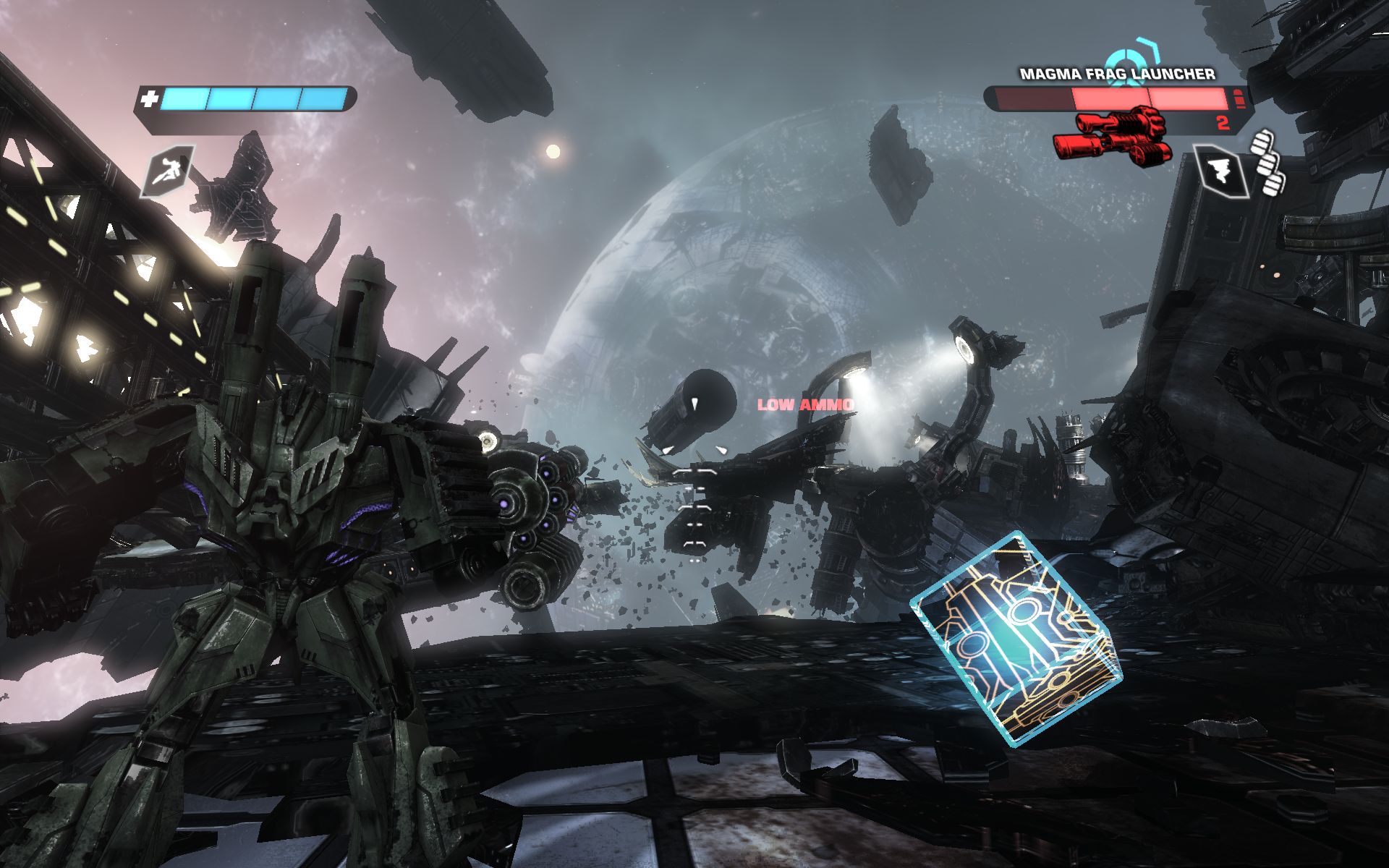Select the red Magma Frag Launcher weapon icon
Viewport: 1389px width, 868px height.
pyautogui.click(x=1112, y=135)
